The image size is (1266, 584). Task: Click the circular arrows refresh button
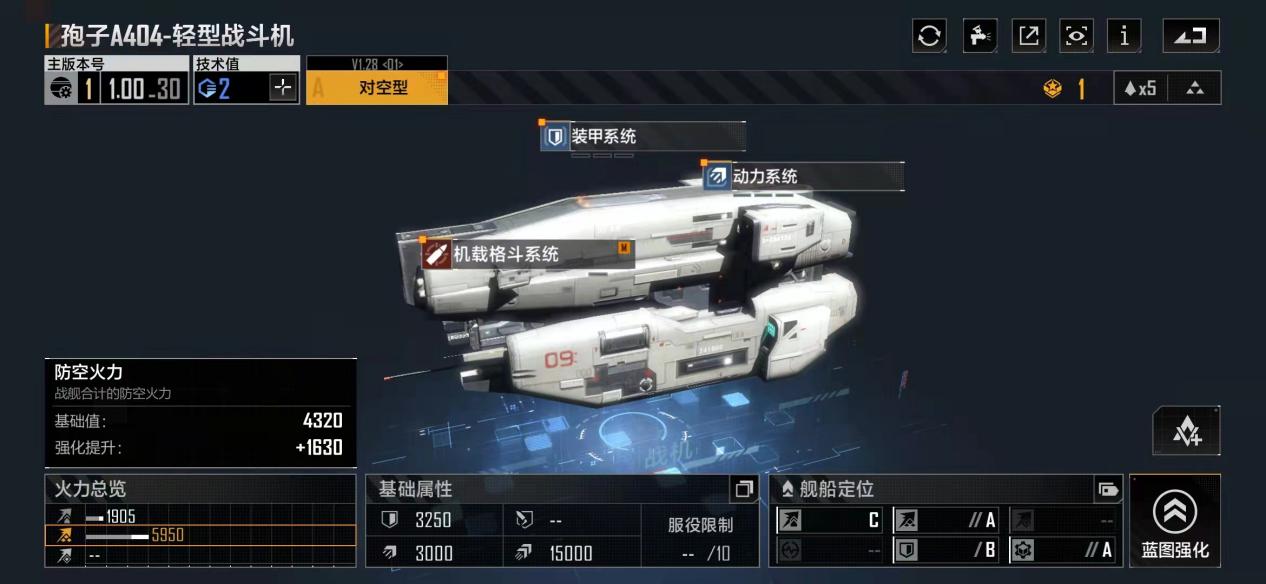point(929,36)
